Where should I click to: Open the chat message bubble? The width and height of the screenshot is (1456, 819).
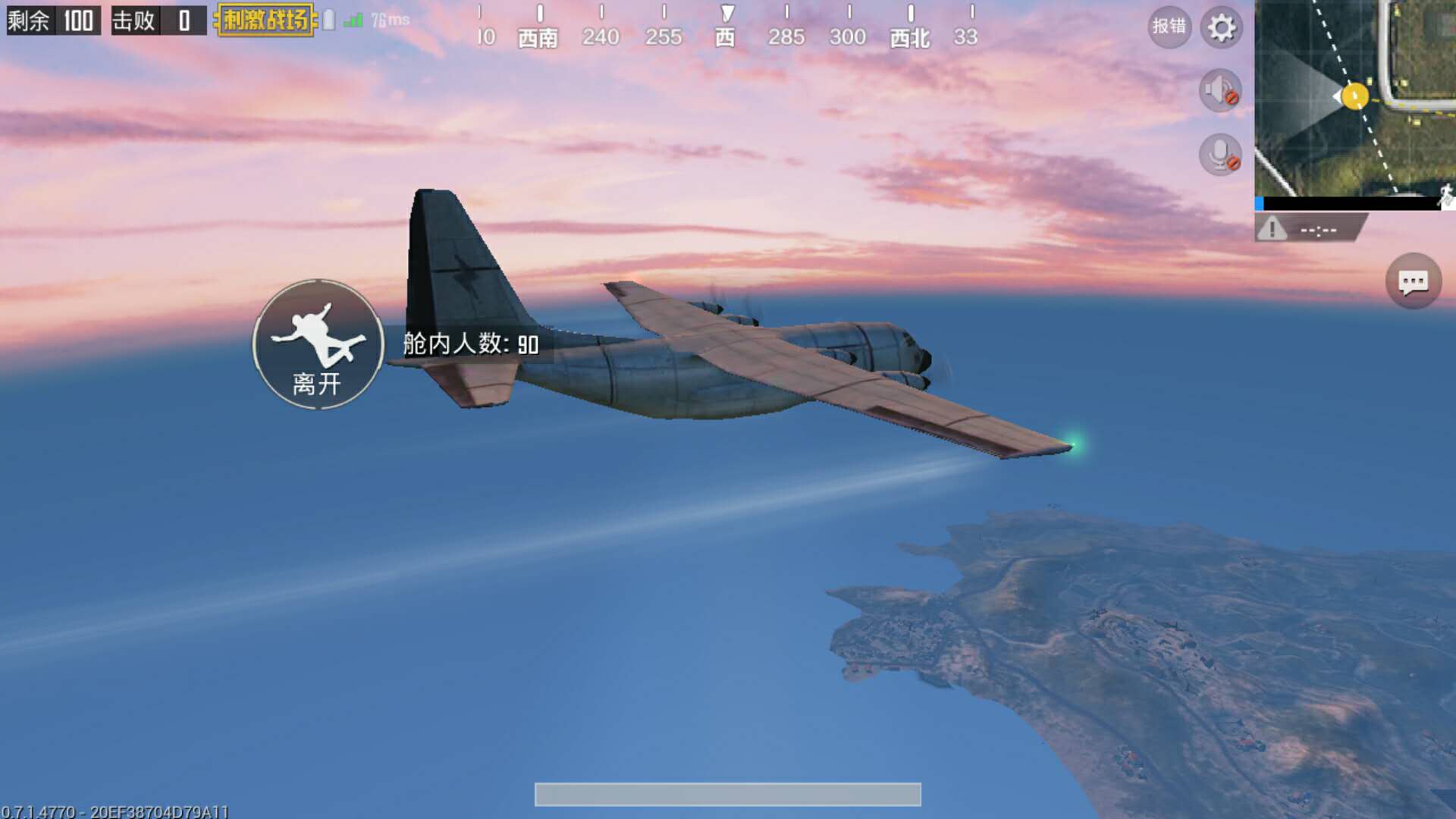(x=1413, y=282)
